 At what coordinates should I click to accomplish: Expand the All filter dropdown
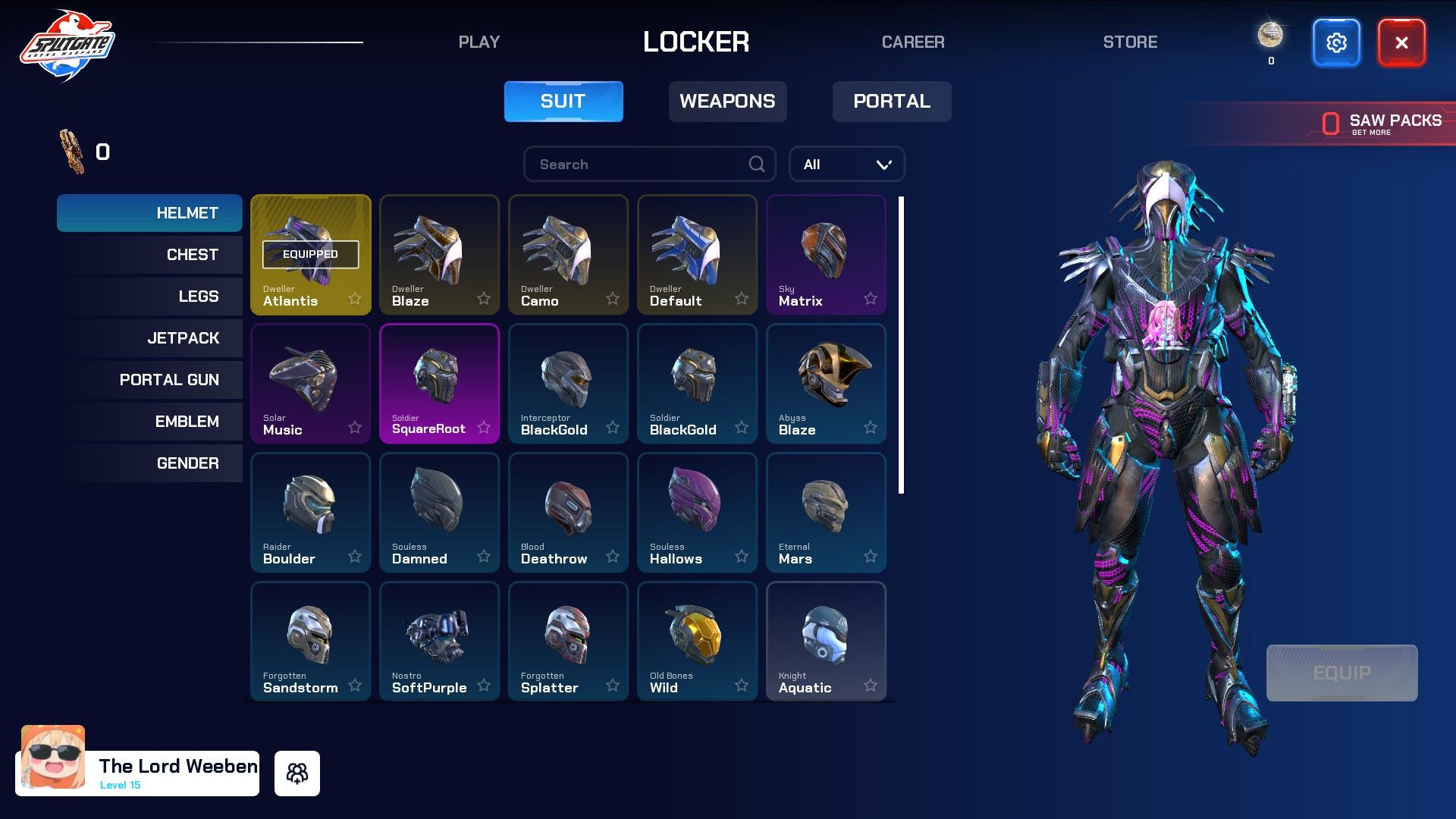click(846, 165)
